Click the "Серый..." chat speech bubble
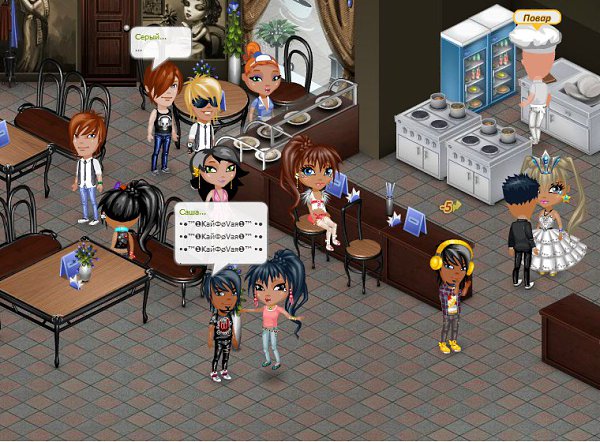600x442 pixels. pos(159,42)
